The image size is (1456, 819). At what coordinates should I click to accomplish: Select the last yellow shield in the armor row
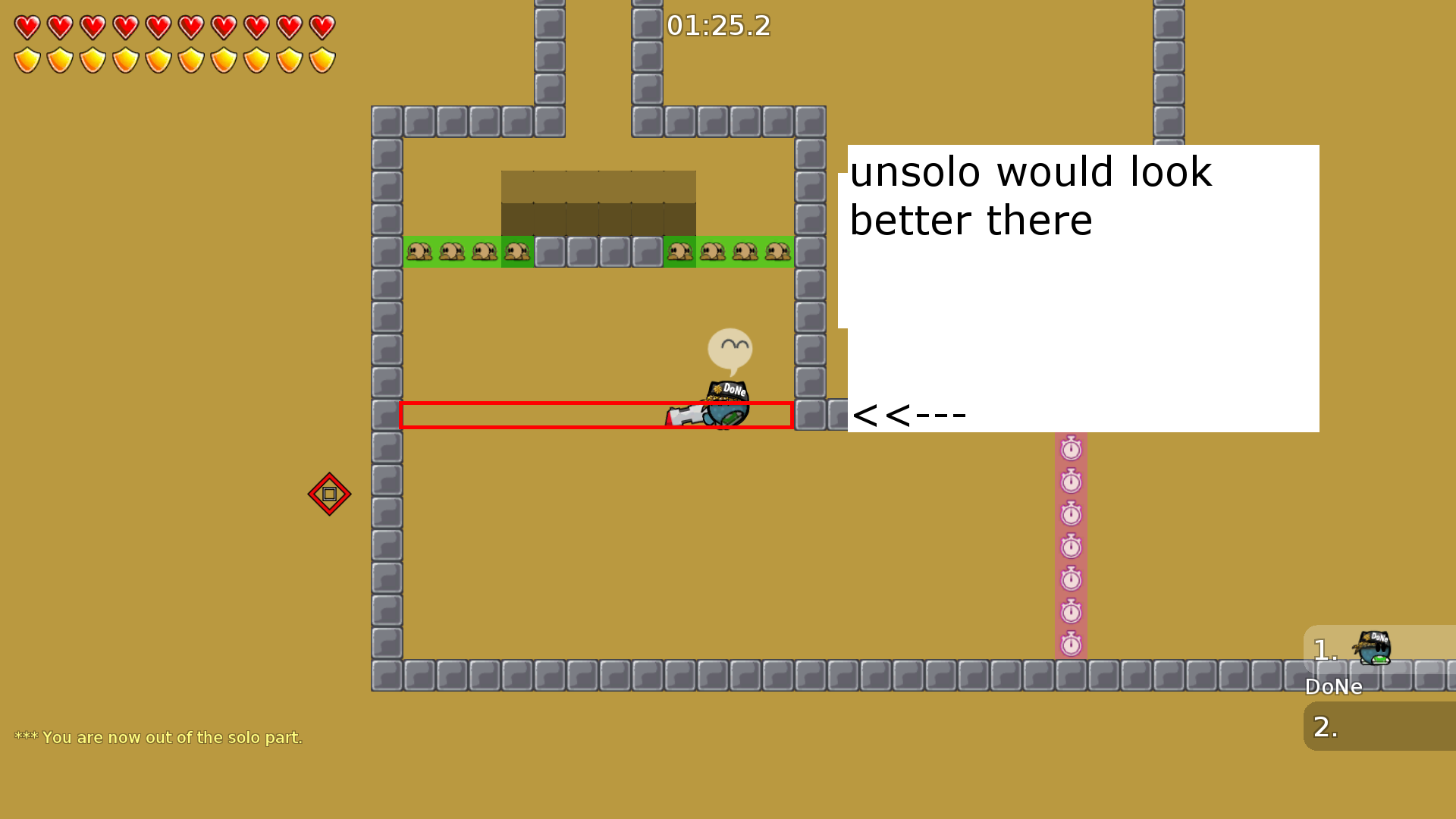coord(323,59)
